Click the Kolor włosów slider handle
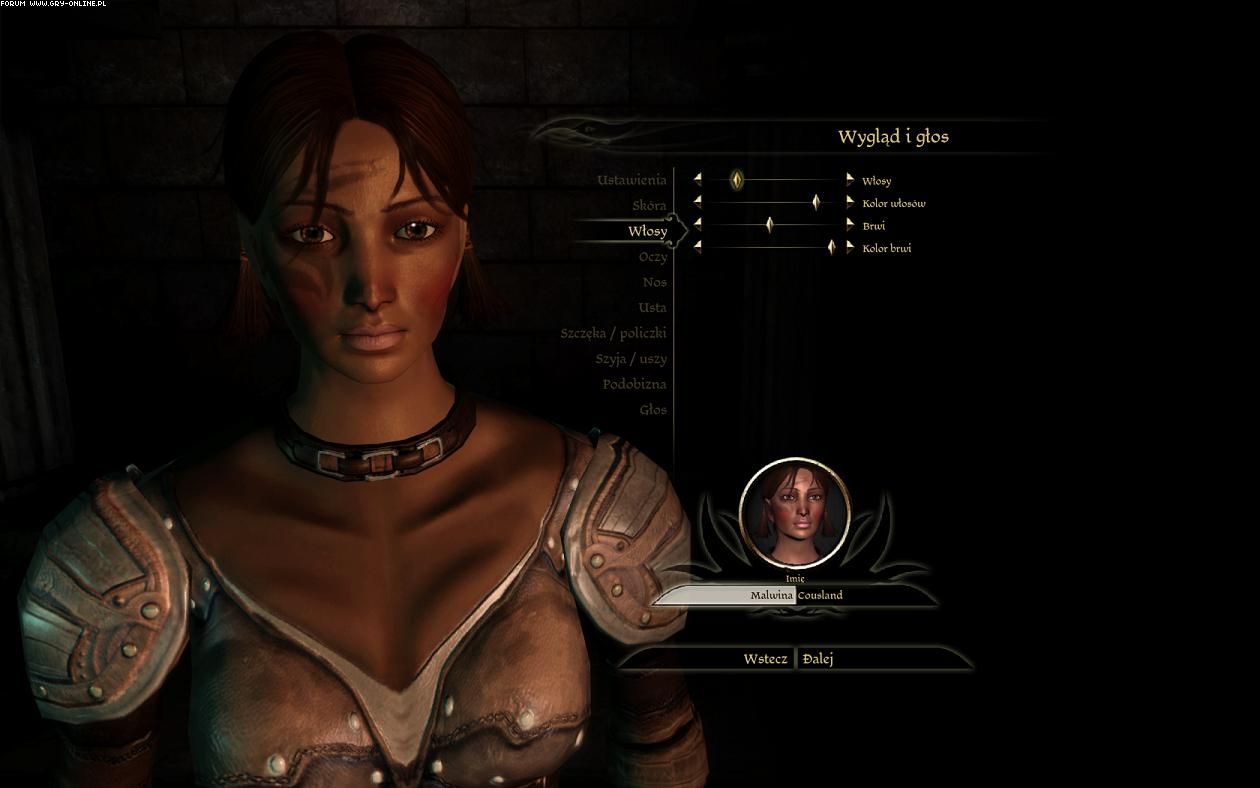Image resolution: width=1260 pixels, height=788 pixels. (x=816, y=203)
